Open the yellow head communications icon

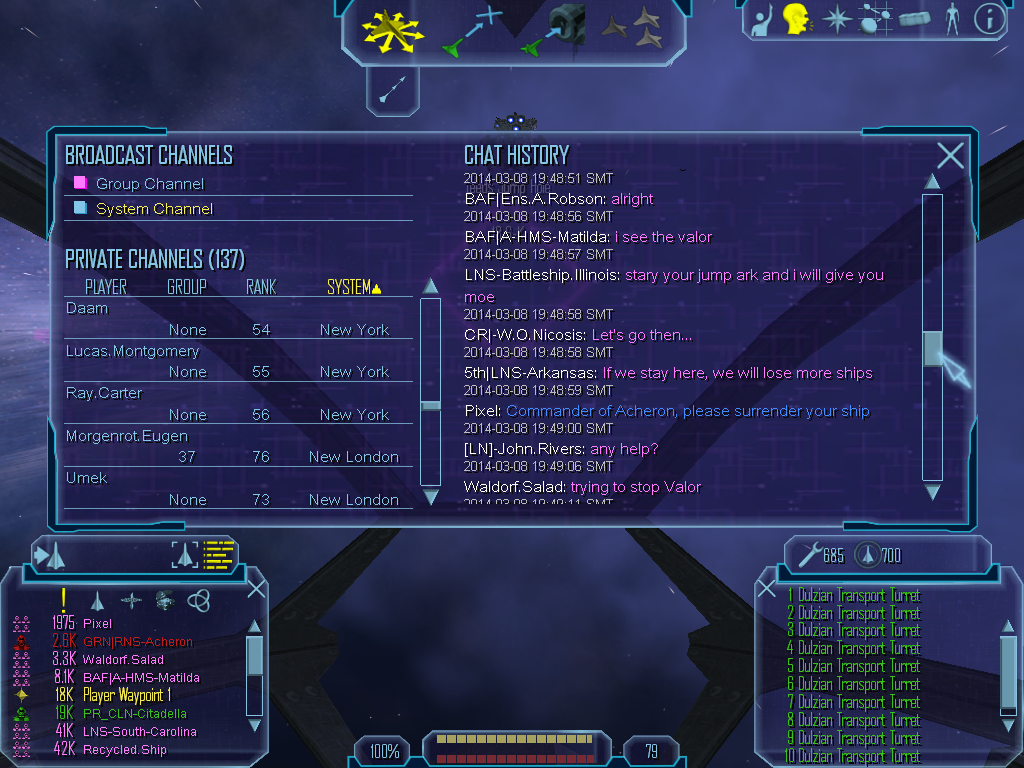click(x=796, y=18)
